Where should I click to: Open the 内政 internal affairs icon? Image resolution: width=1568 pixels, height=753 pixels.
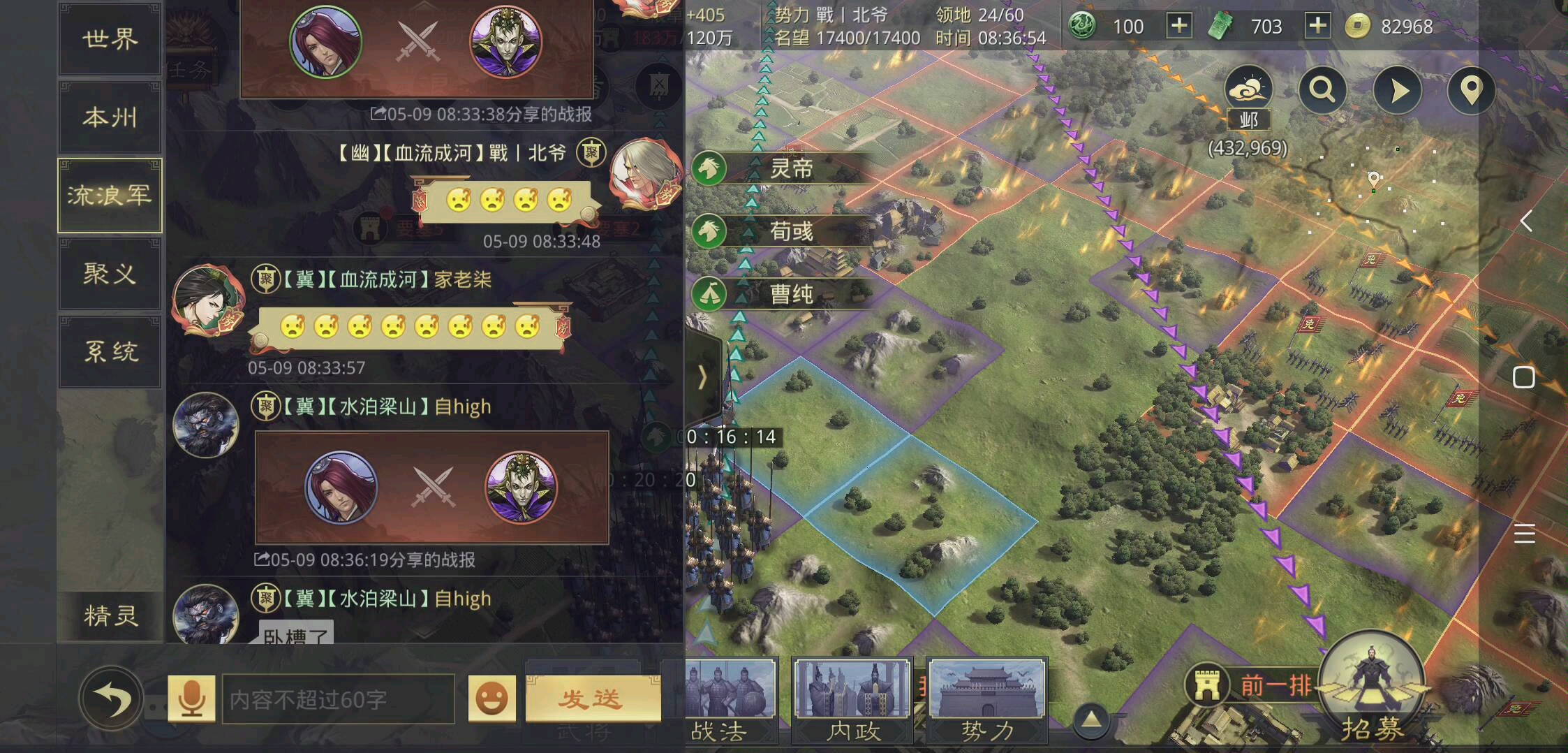853,699
